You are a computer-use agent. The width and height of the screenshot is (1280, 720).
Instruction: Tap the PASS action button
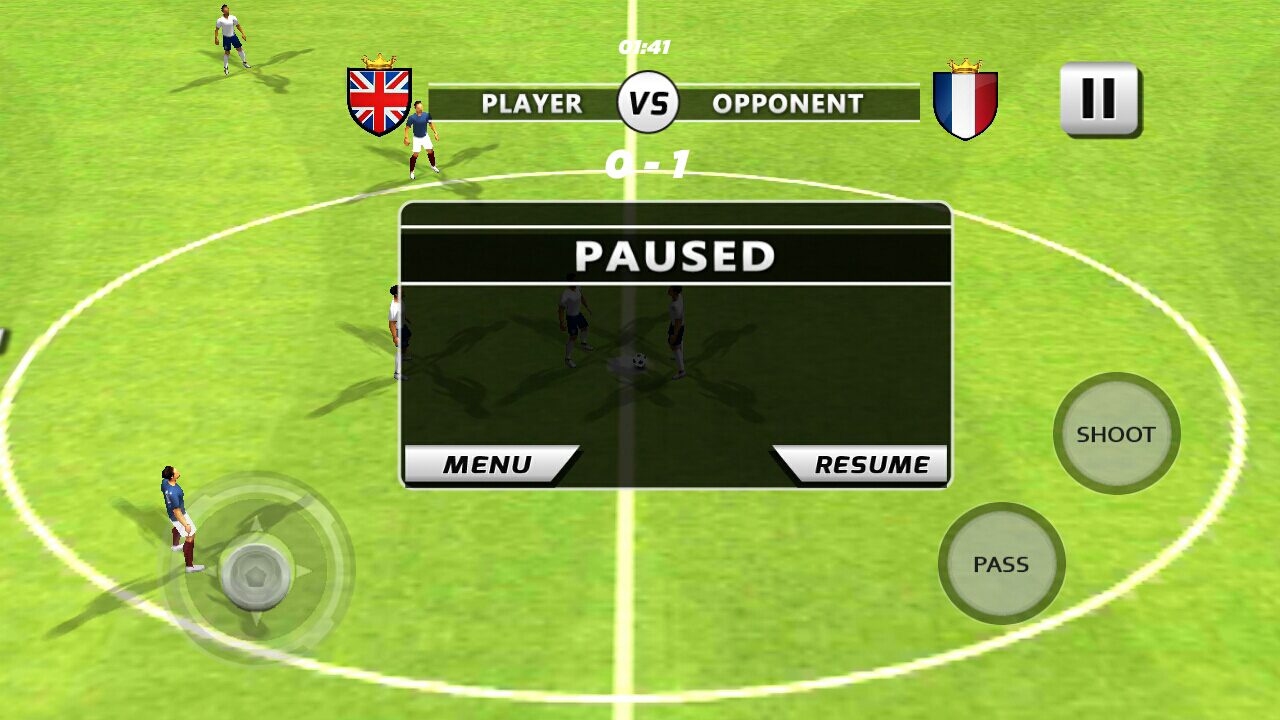(1001, 563)
